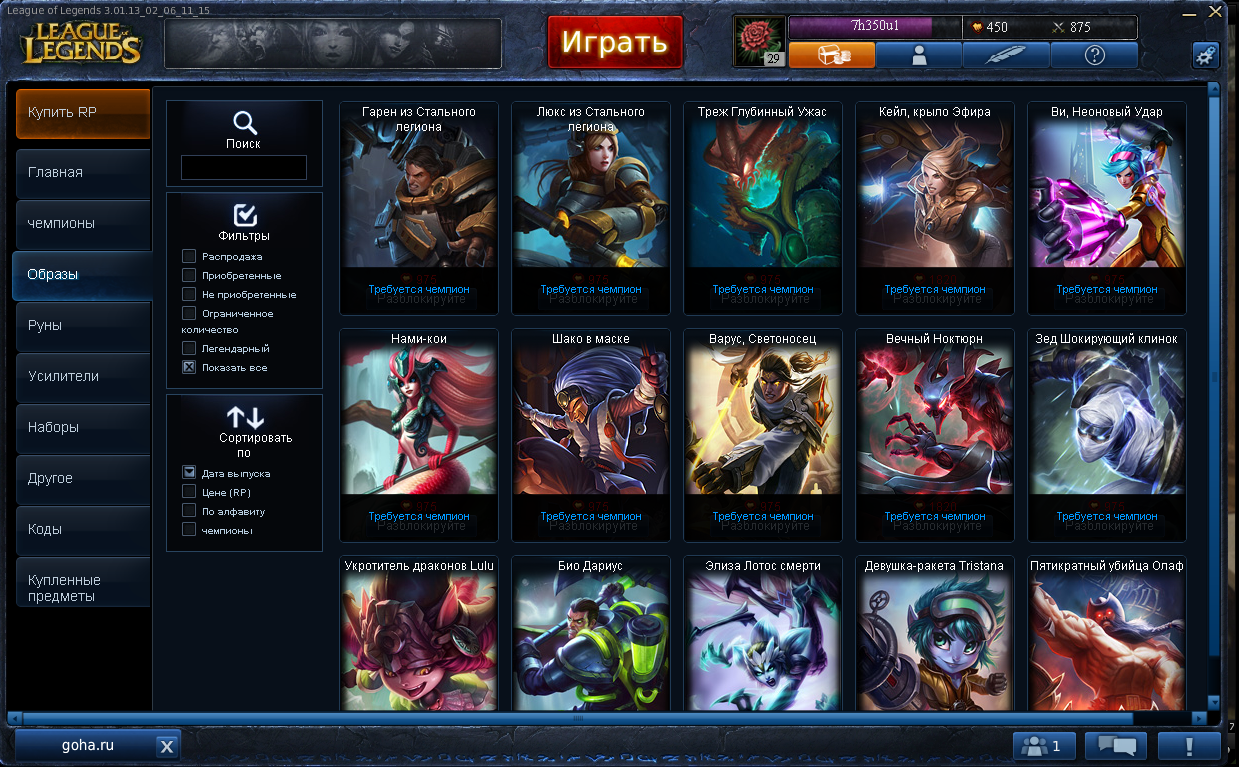1239x767 pixels.
Task: Toggle the Легендарный filter checkbox
Action: pos(189,349)
